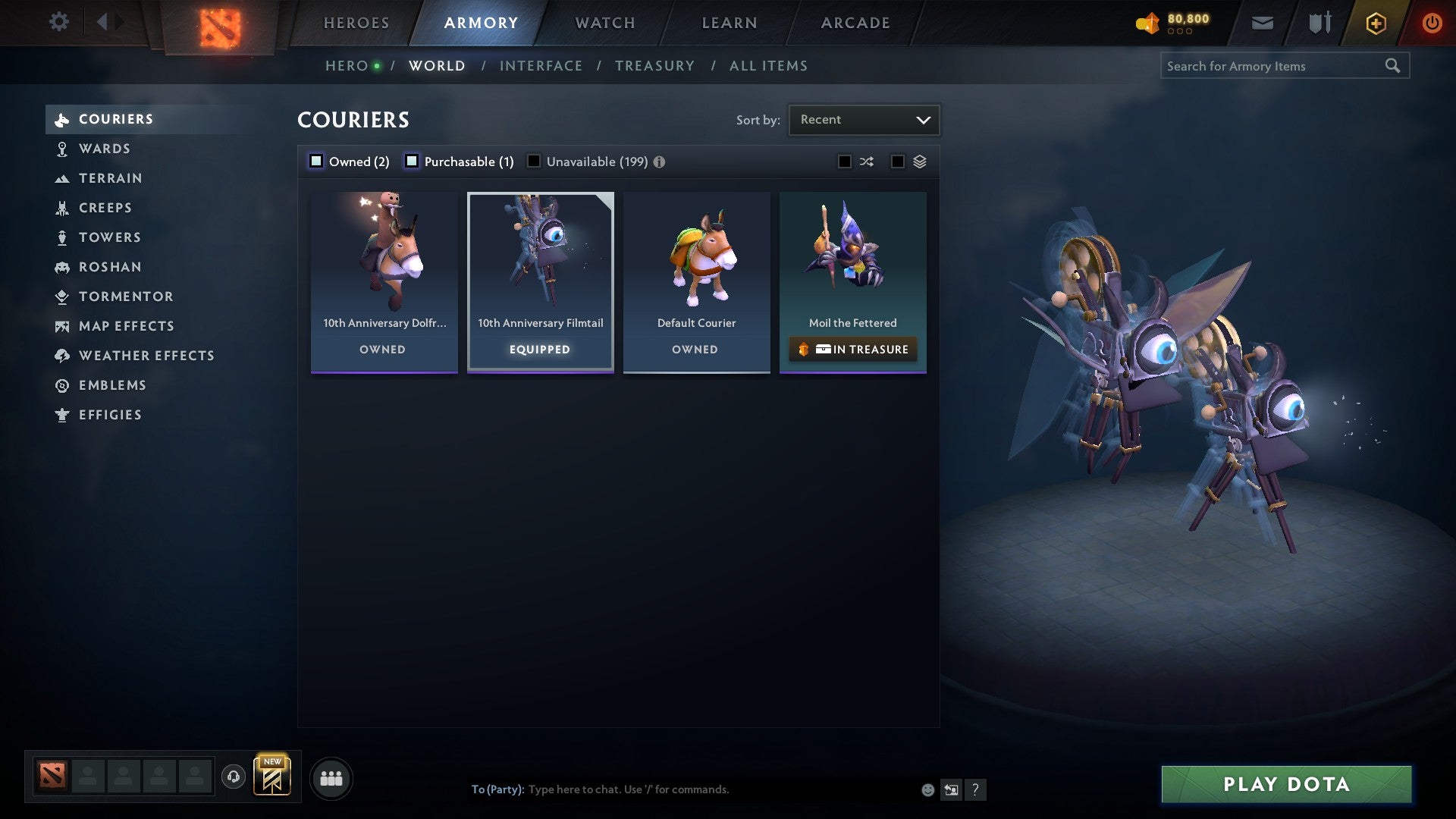This screenshot has width=1456, height=819.
Task: Click the stacked layers icon beside shuffle
Action: (919, 161)
